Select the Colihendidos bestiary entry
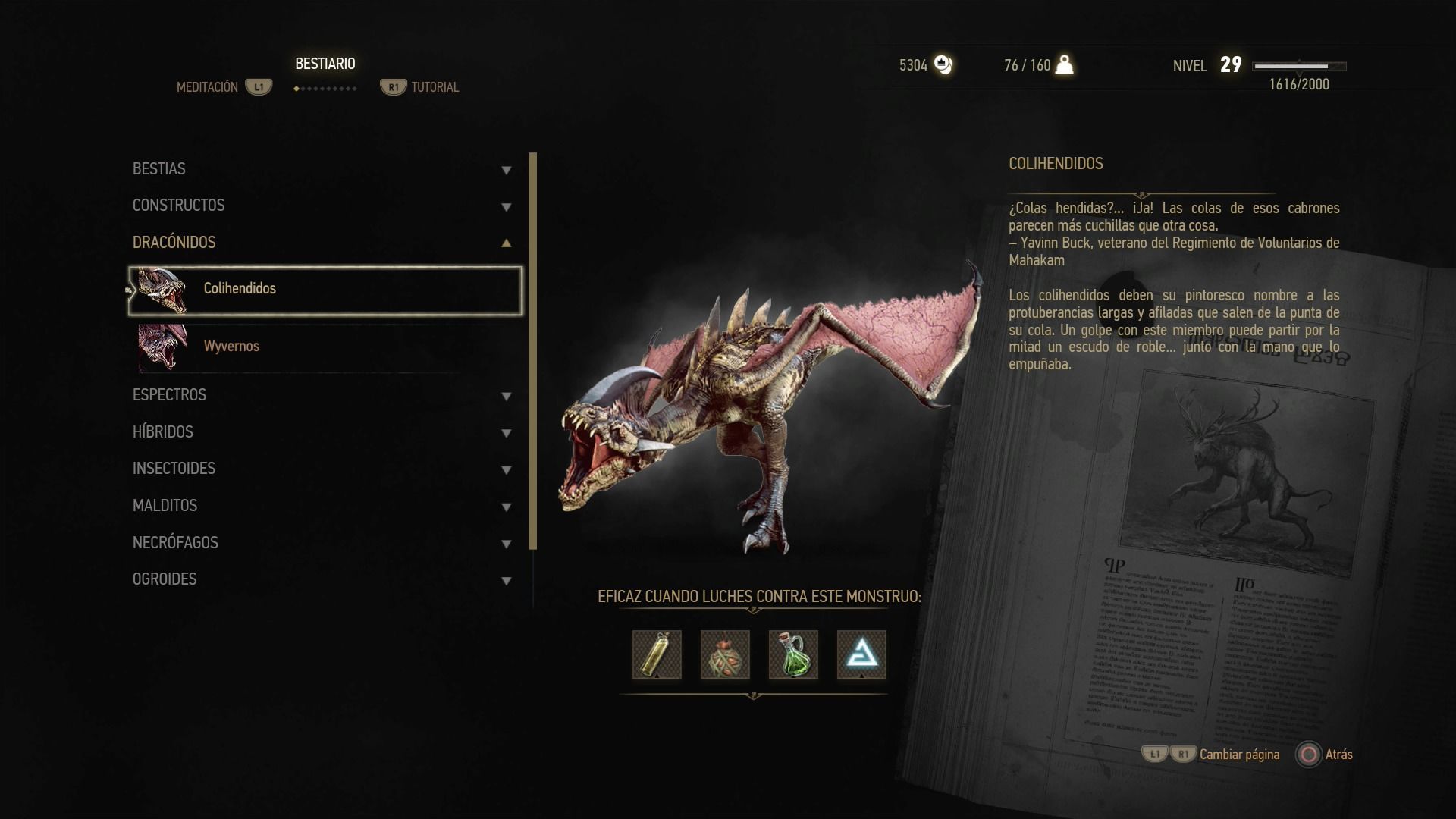The image size is (1456, 819). (x=325, y=290)
